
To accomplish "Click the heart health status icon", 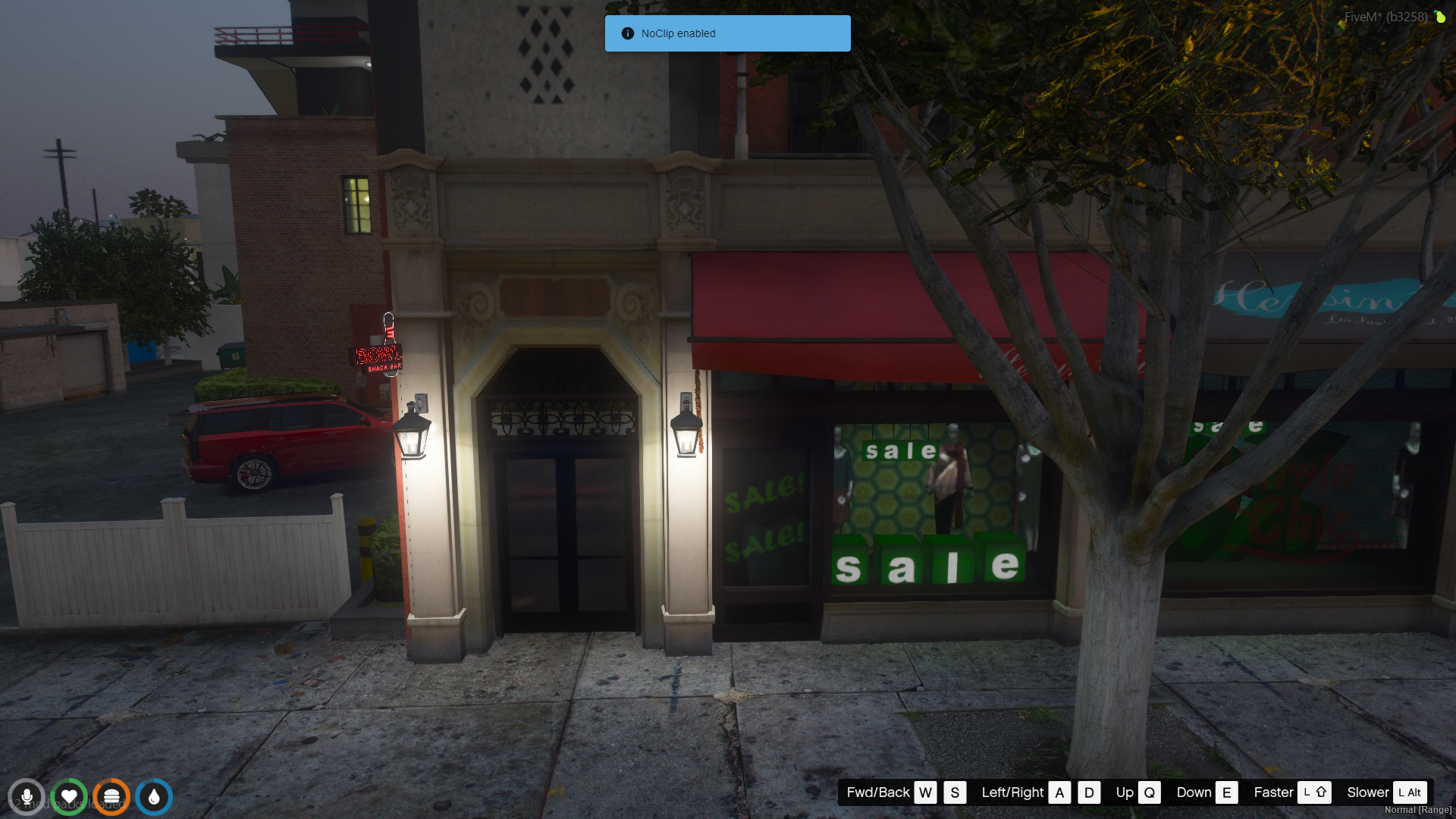I will (x=69, y=797).
